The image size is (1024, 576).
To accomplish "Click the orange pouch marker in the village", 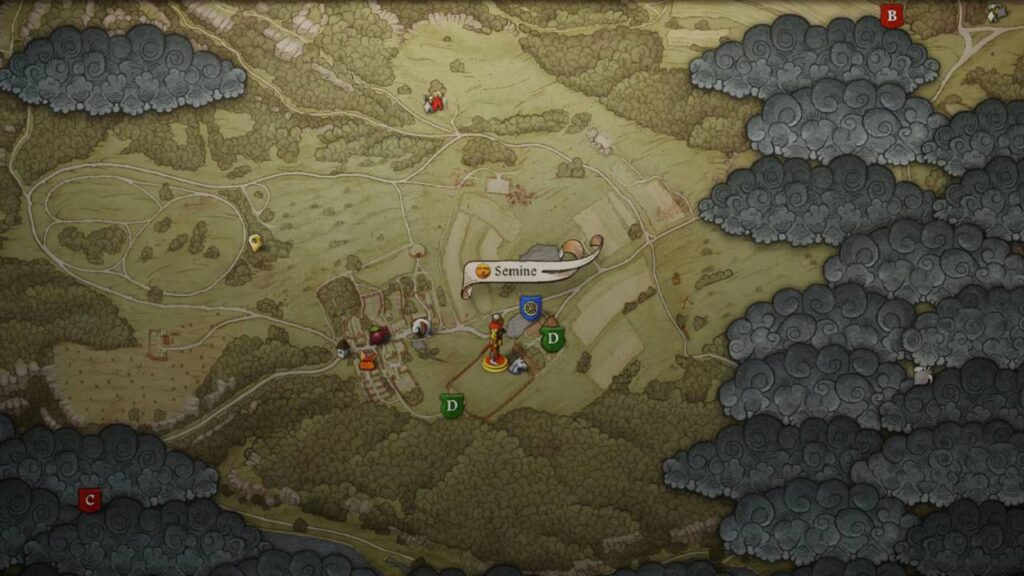I will pyautogui.click(x=367, y=362).
